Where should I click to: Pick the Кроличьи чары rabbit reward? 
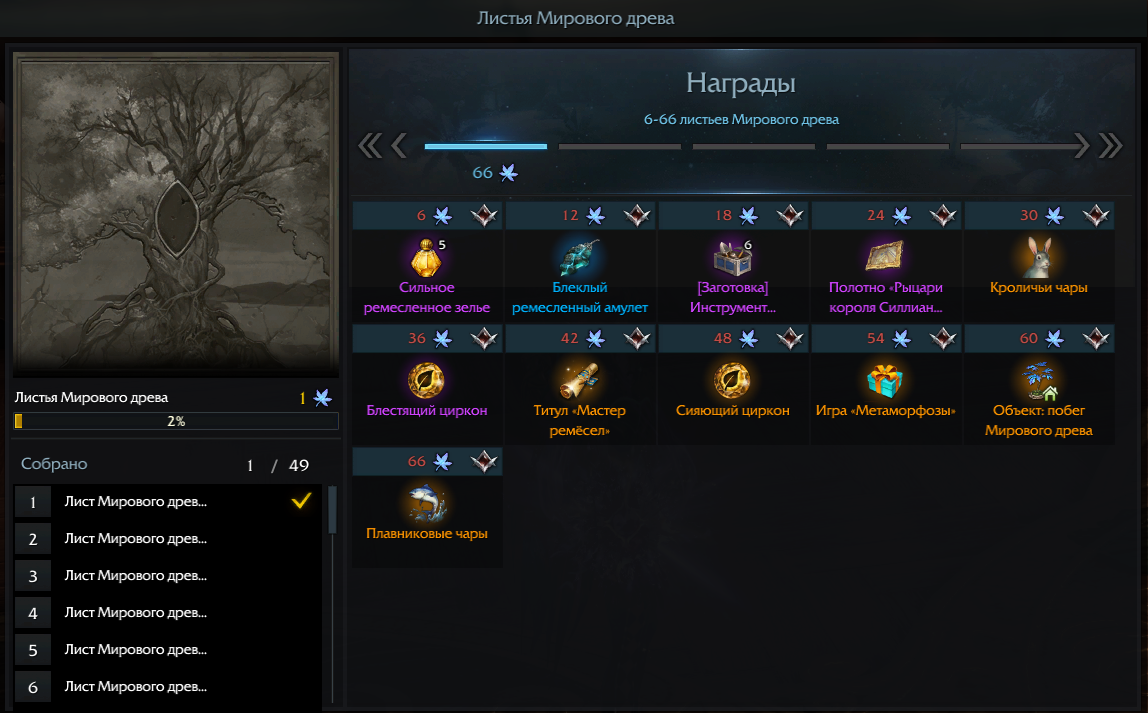(x=1039, y=257)
